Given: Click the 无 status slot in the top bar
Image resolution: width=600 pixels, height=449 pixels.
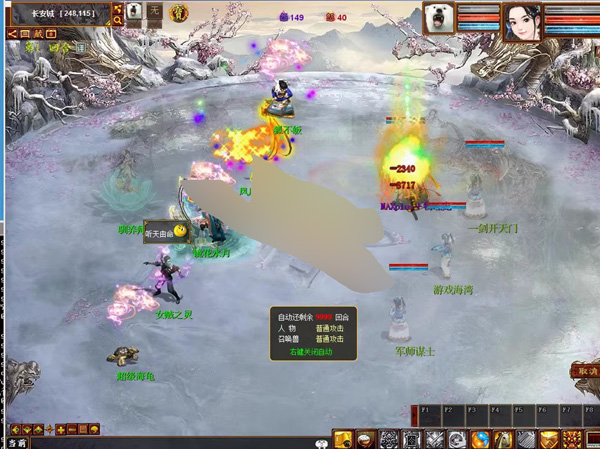Looking at the screenshot, I should (x=154, y=11).
